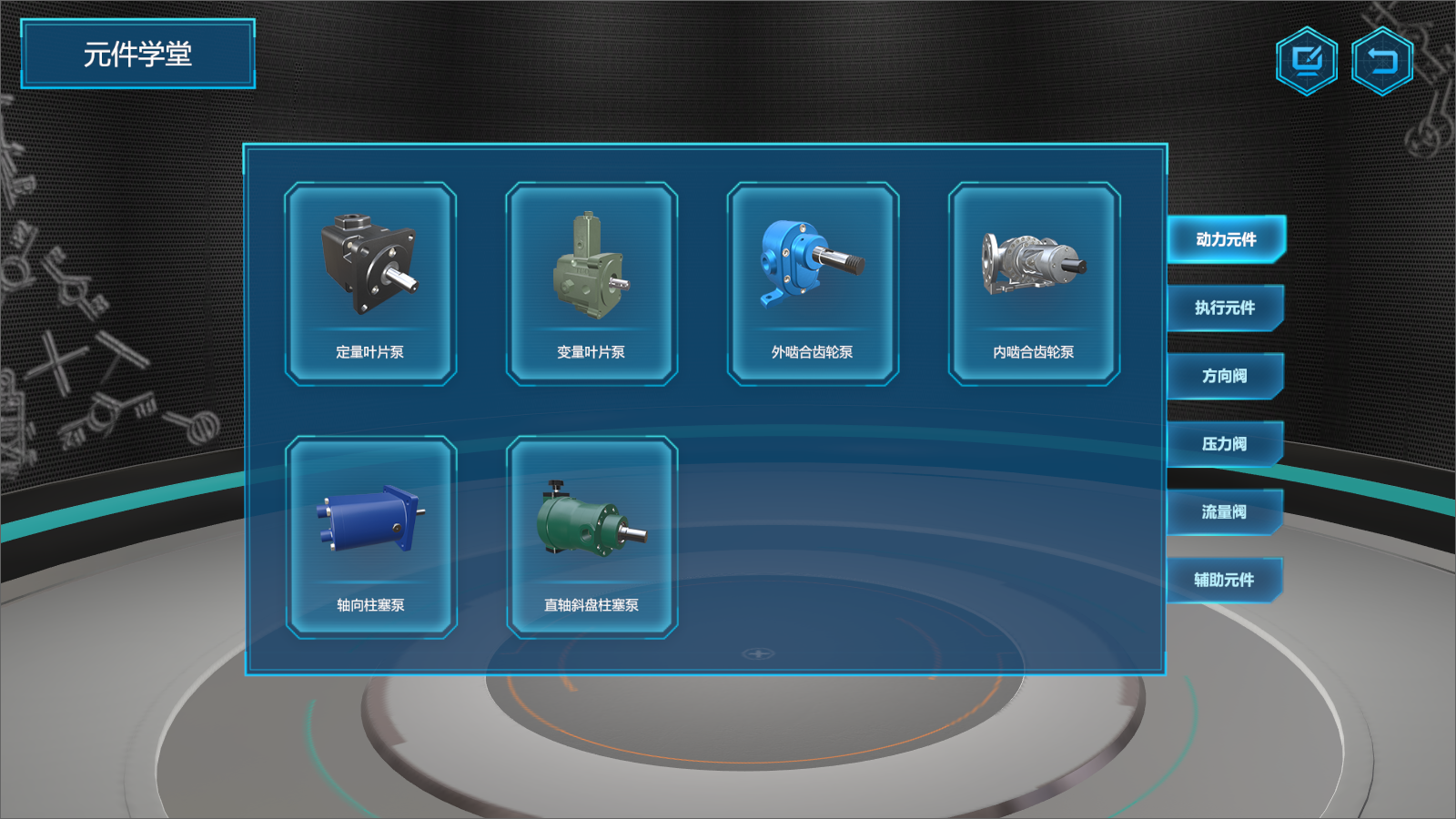Open the 压力阀 category tab

pyautogui.click(x=1225, y=444)
